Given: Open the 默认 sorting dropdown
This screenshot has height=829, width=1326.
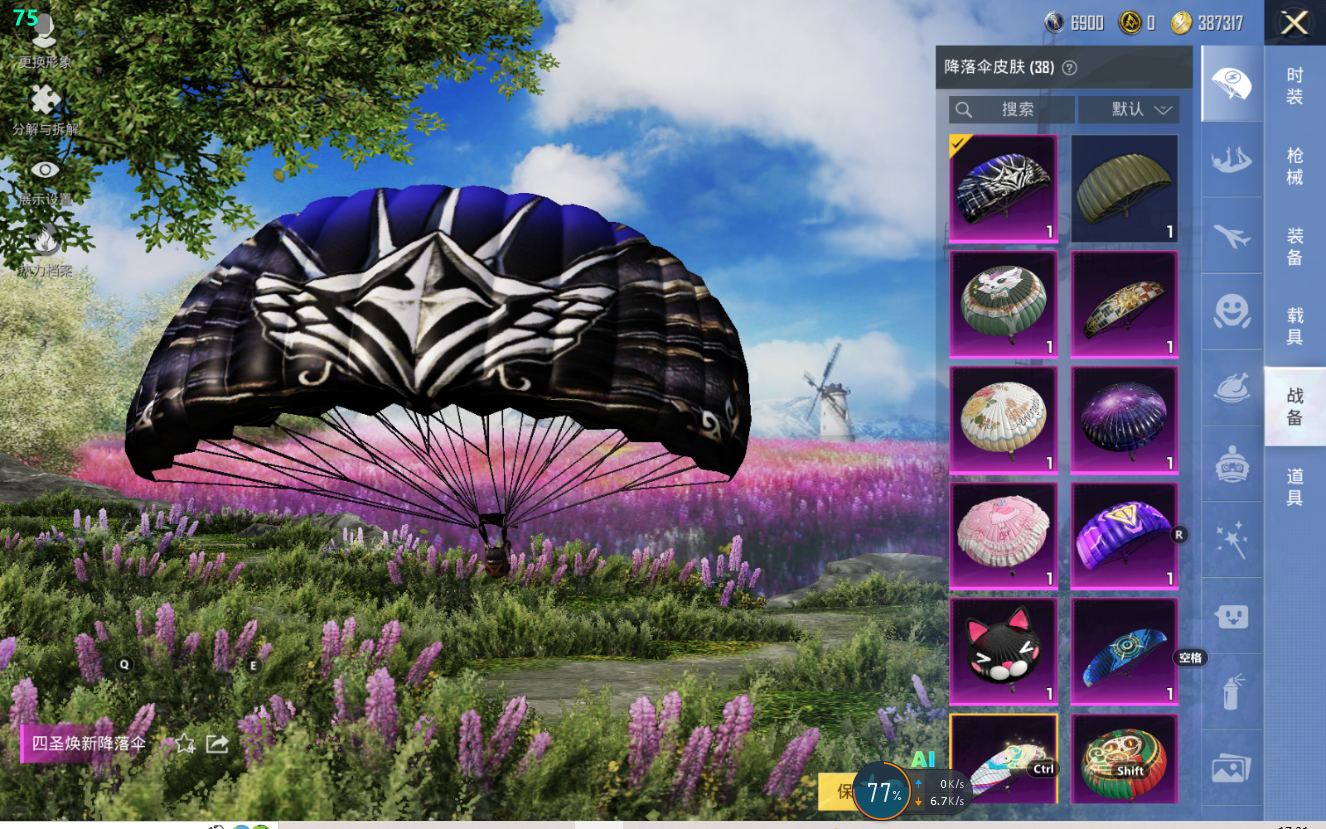Looking at the screenshot, I should 1129,109.
